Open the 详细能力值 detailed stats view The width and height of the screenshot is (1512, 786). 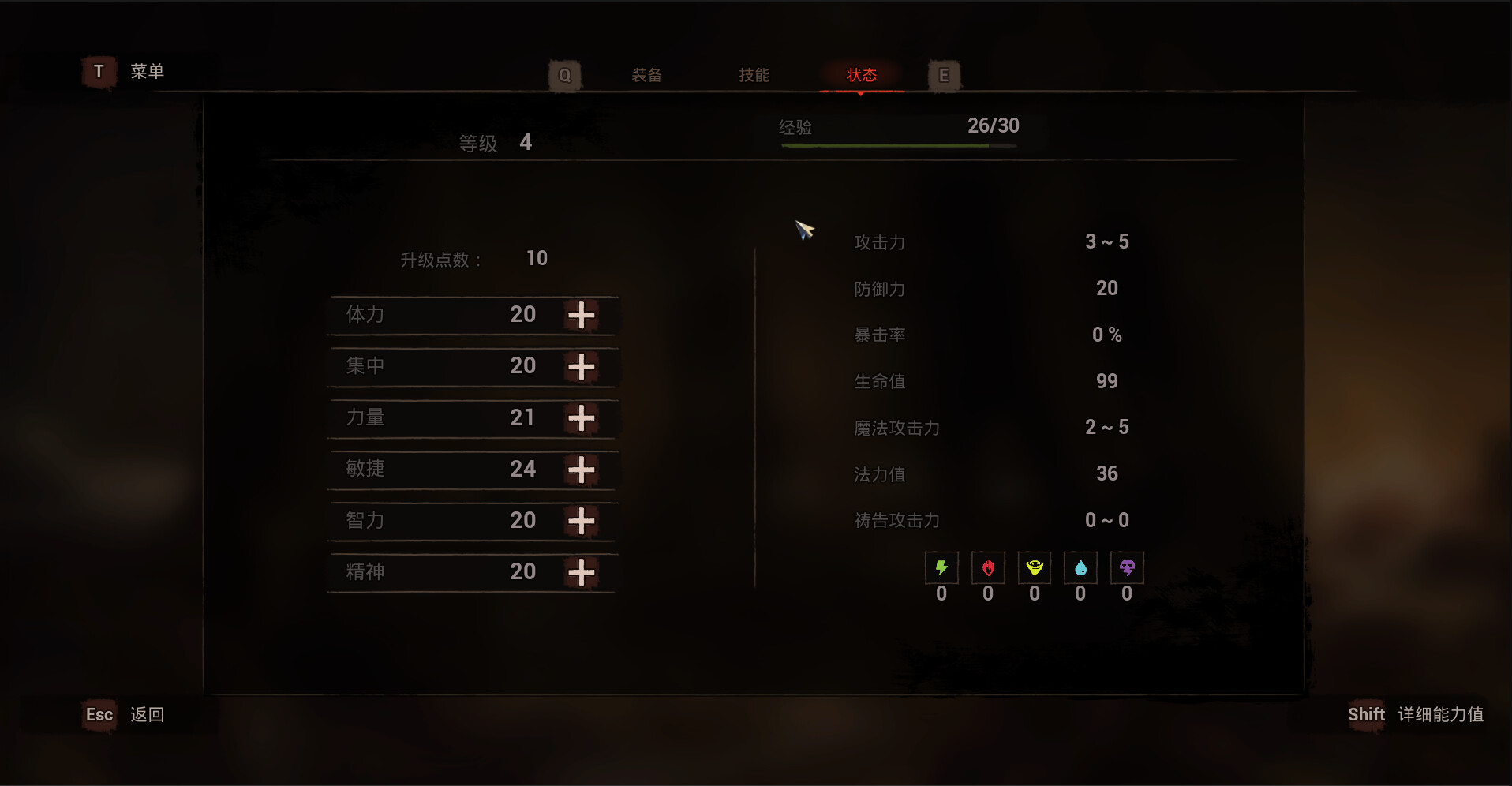(x=1441, y=715)
